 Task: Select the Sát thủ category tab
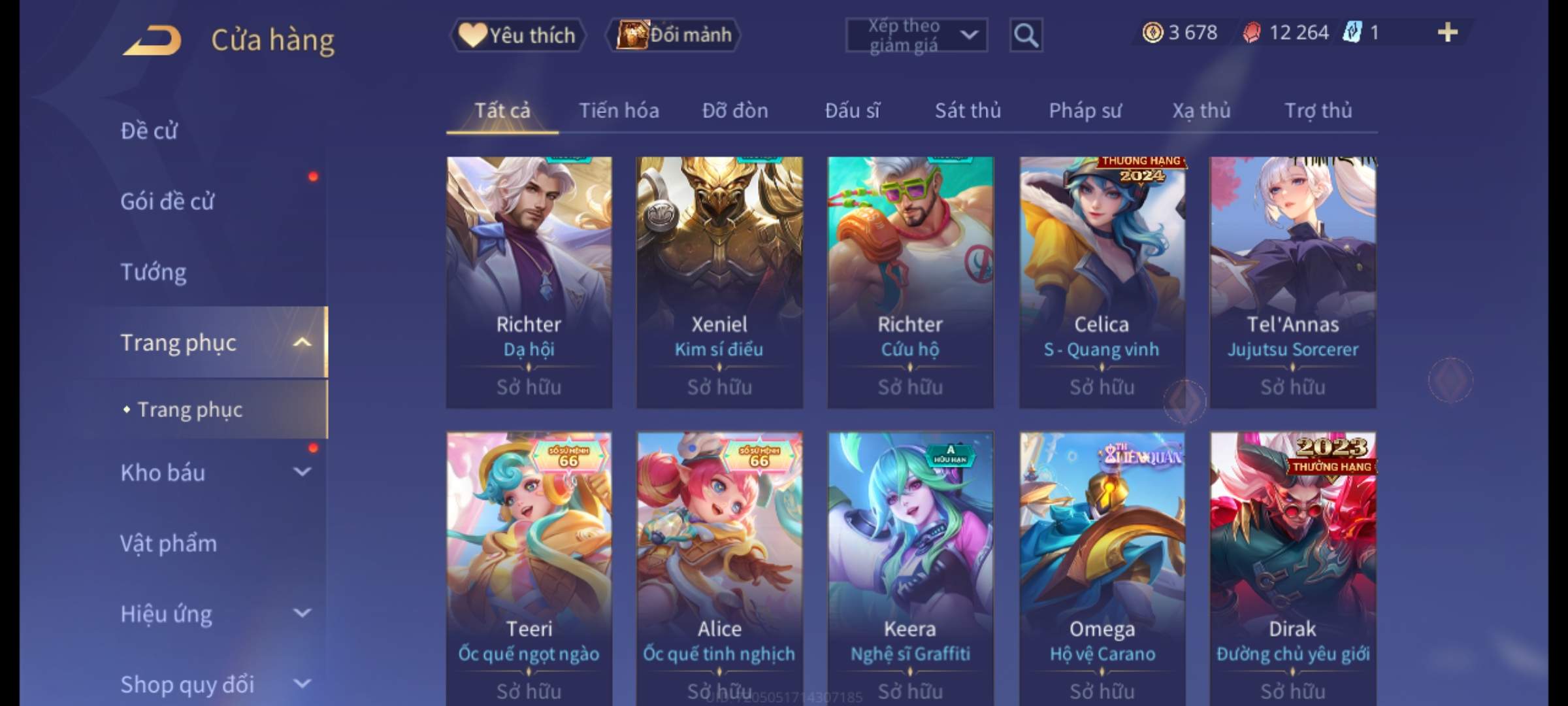[968, 110]
